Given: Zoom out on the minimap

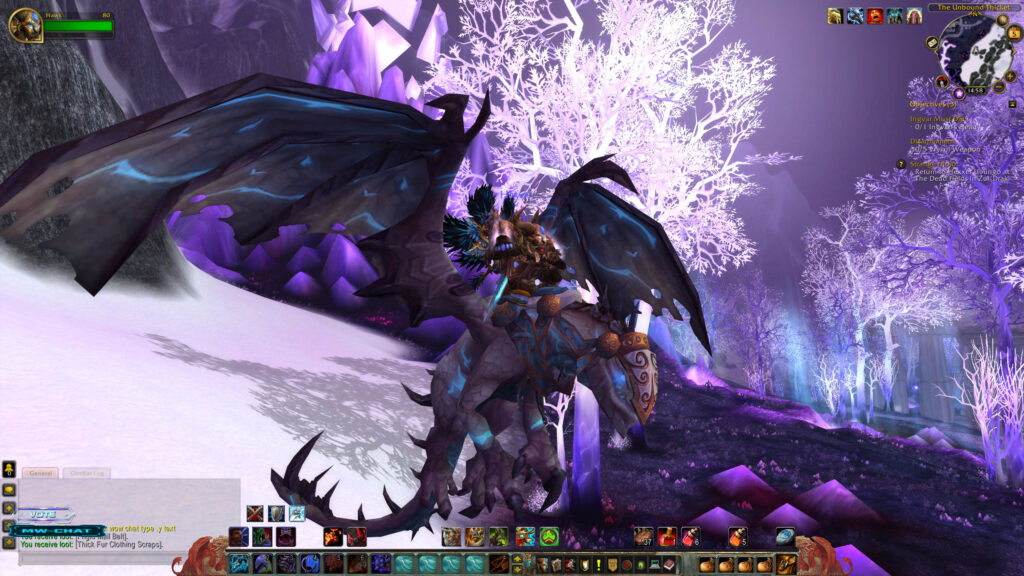Looking at the screenshot, I should pos(998,88).
